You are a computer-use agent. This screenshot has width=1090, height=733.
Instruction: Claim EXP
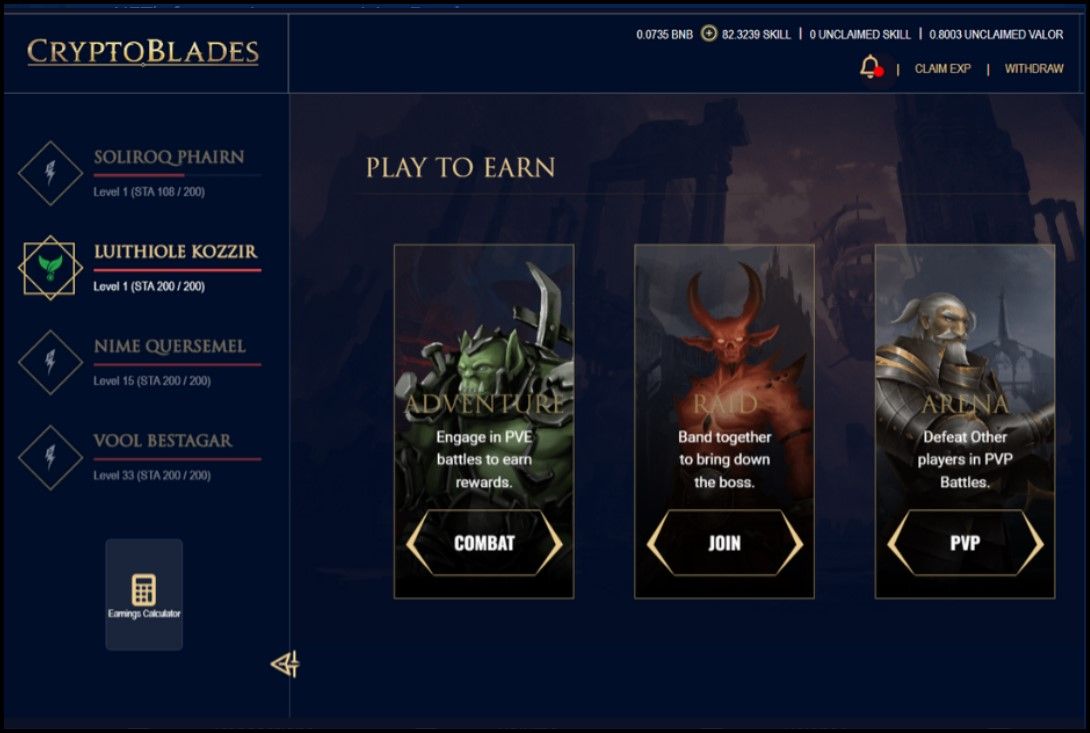(942, 69)
